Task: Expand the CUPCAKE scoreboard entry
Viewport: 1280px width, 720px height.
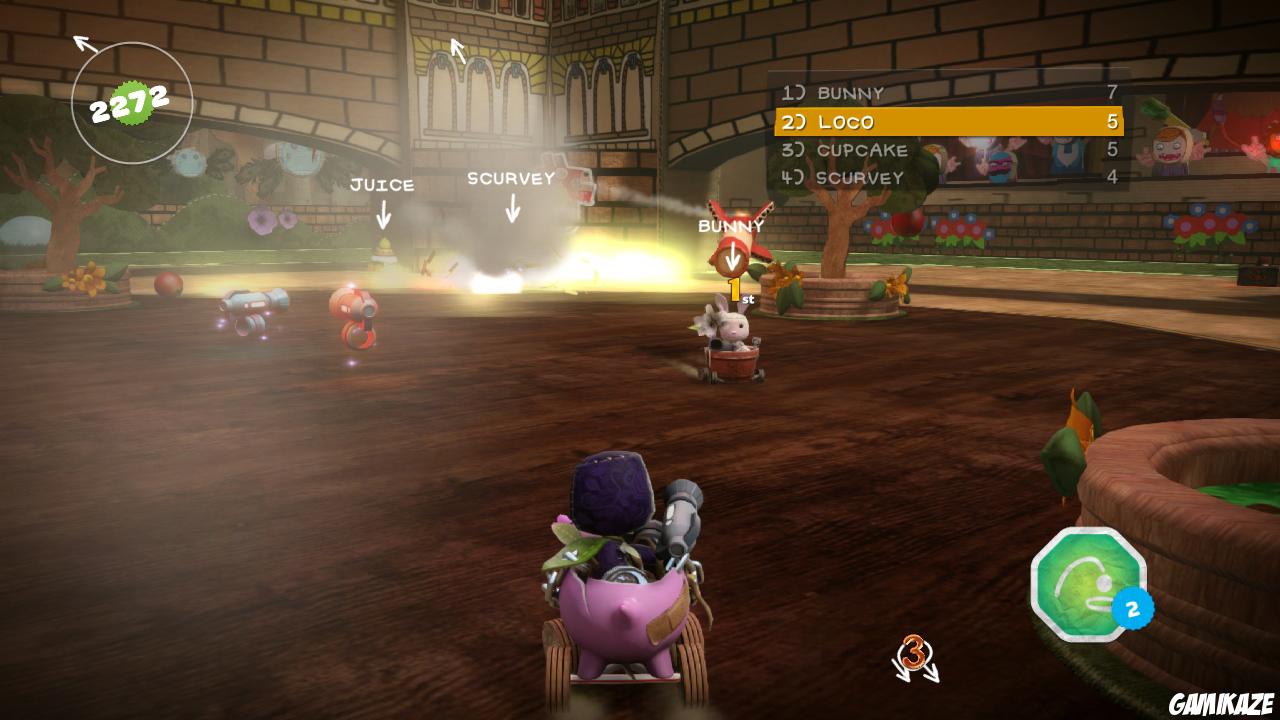Action: (x=862, y=151)
